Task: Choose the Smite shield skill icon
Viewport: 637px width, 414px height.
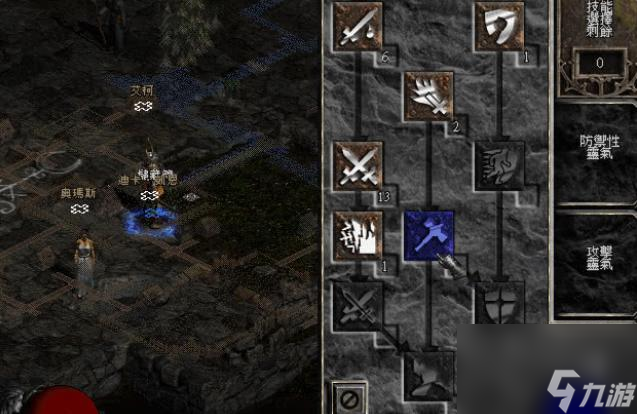Action: [x=498, y=25]
